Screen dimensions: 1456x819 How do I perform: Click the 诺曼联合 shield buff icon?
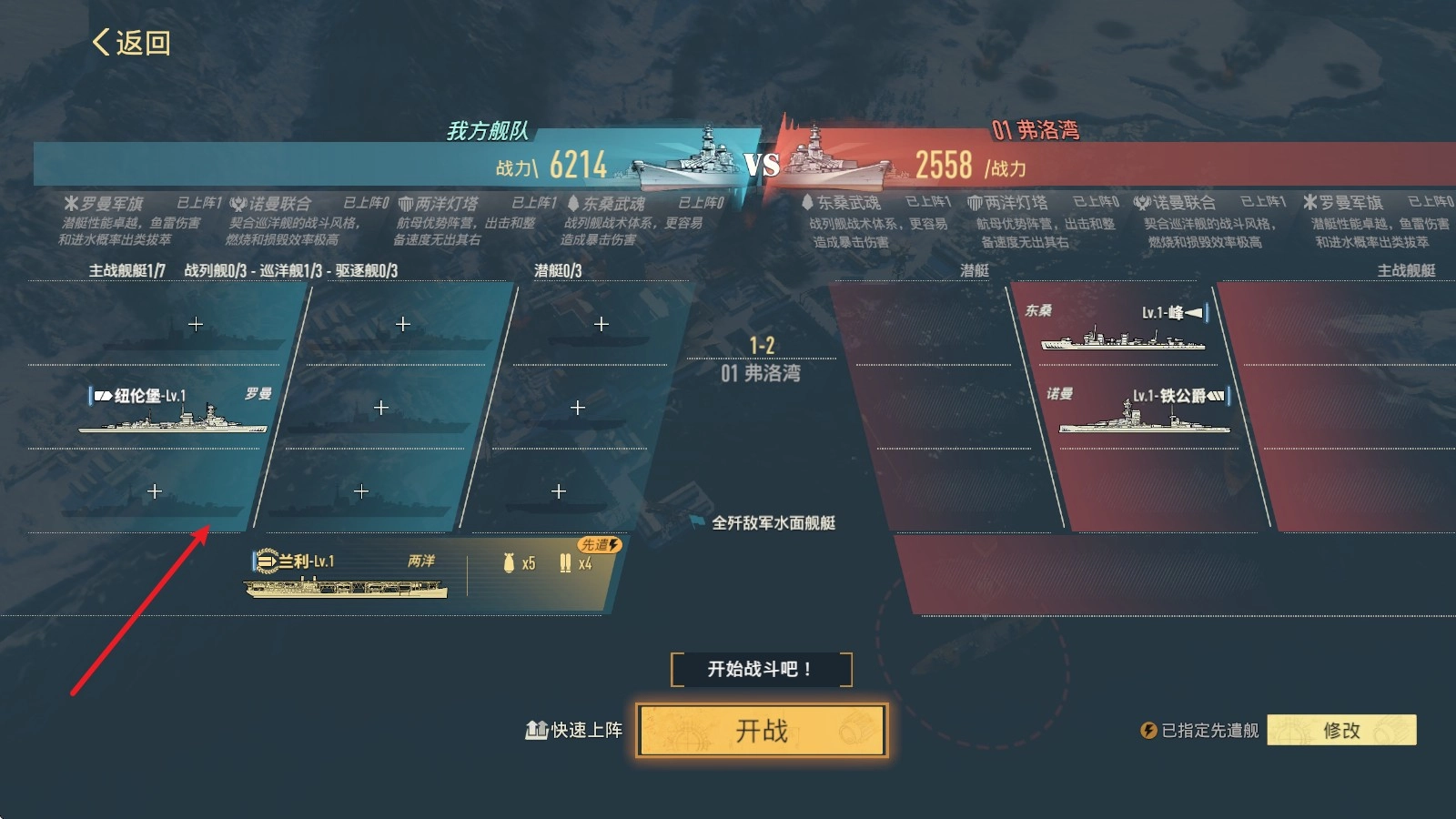click(238, 204)
